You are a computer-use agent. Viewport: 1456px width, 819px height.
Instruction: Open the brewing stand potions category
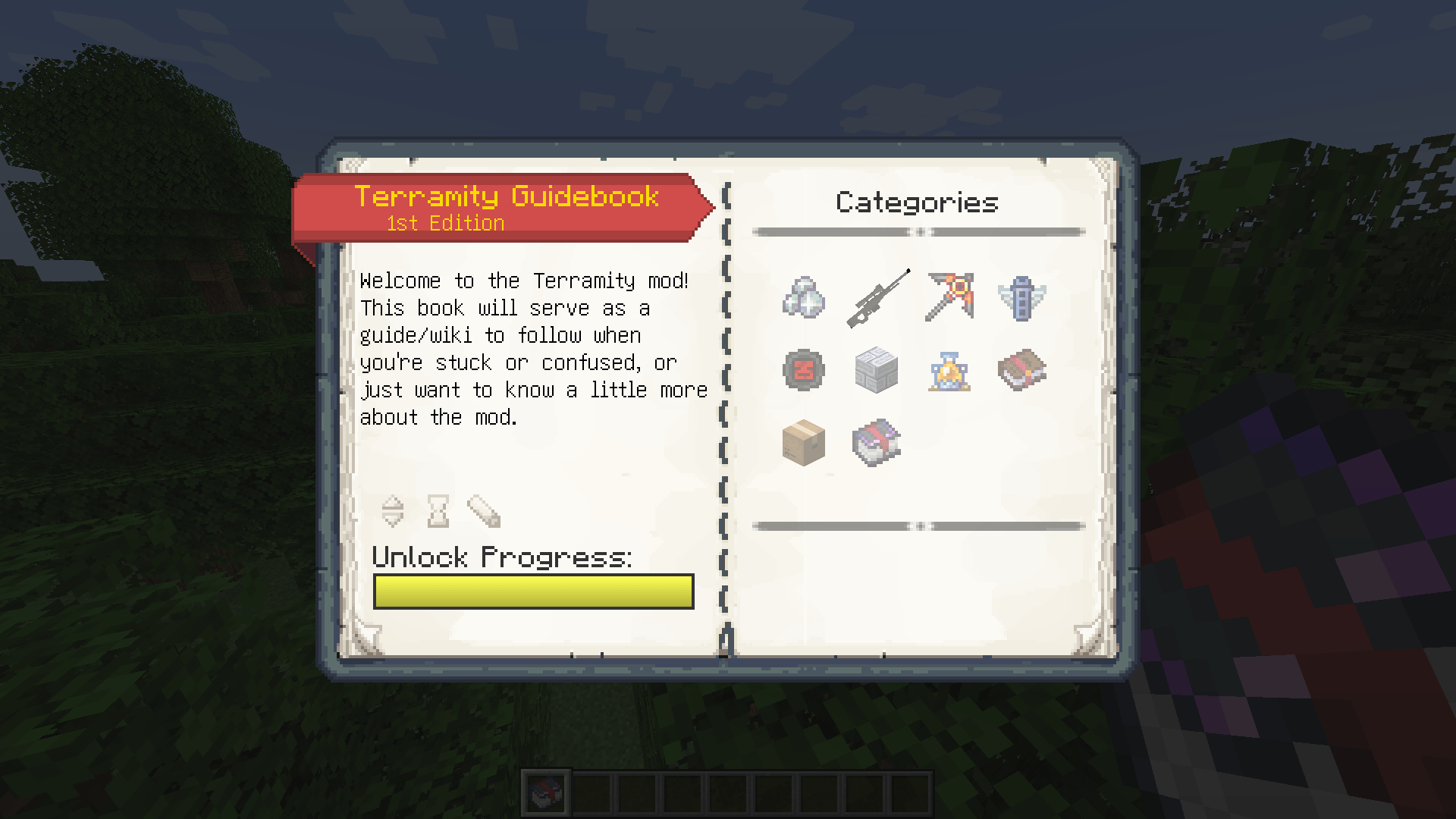click(949, 369)
